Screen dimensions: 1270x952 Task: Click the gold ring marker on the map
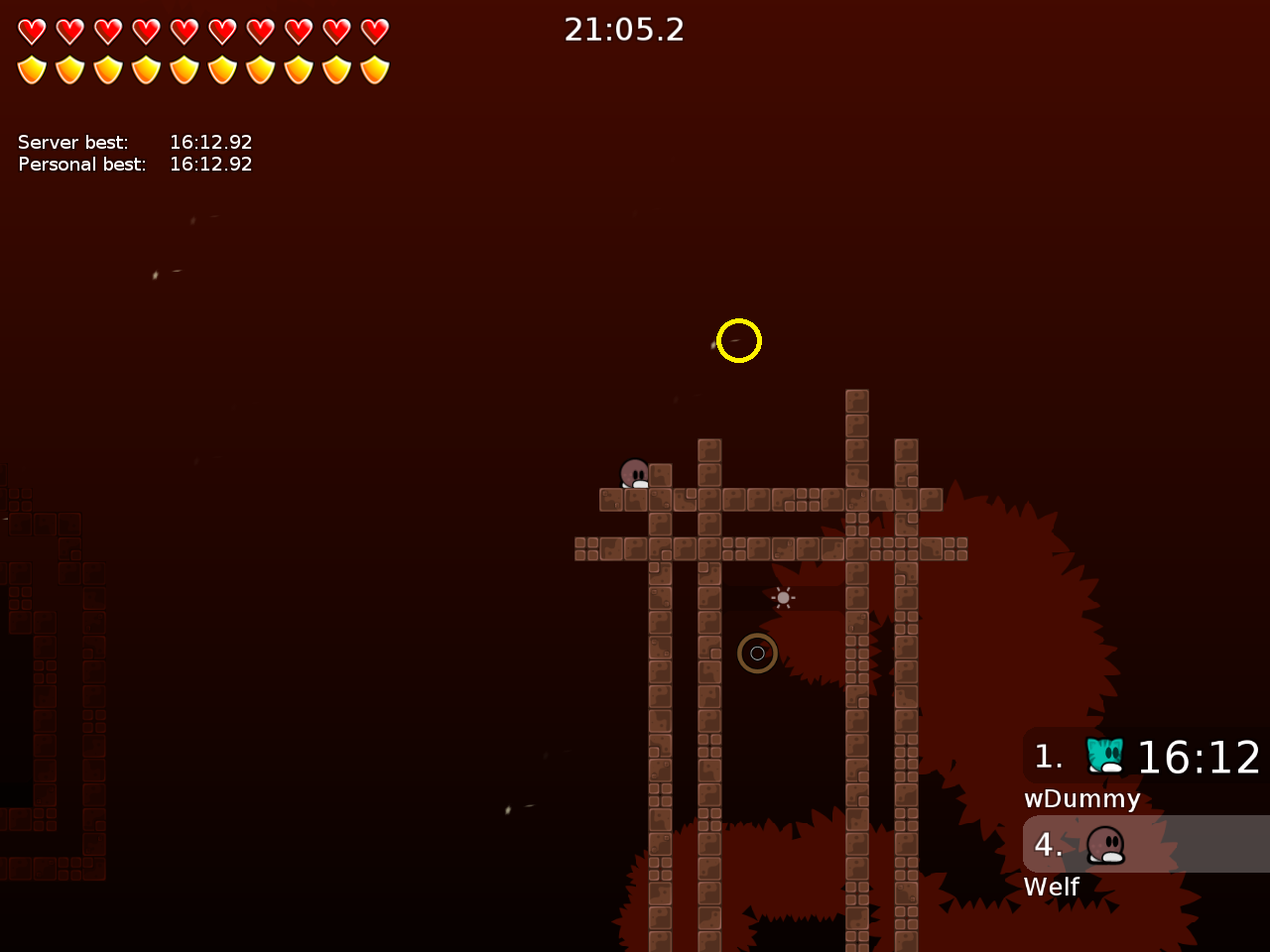coord(757,653)
